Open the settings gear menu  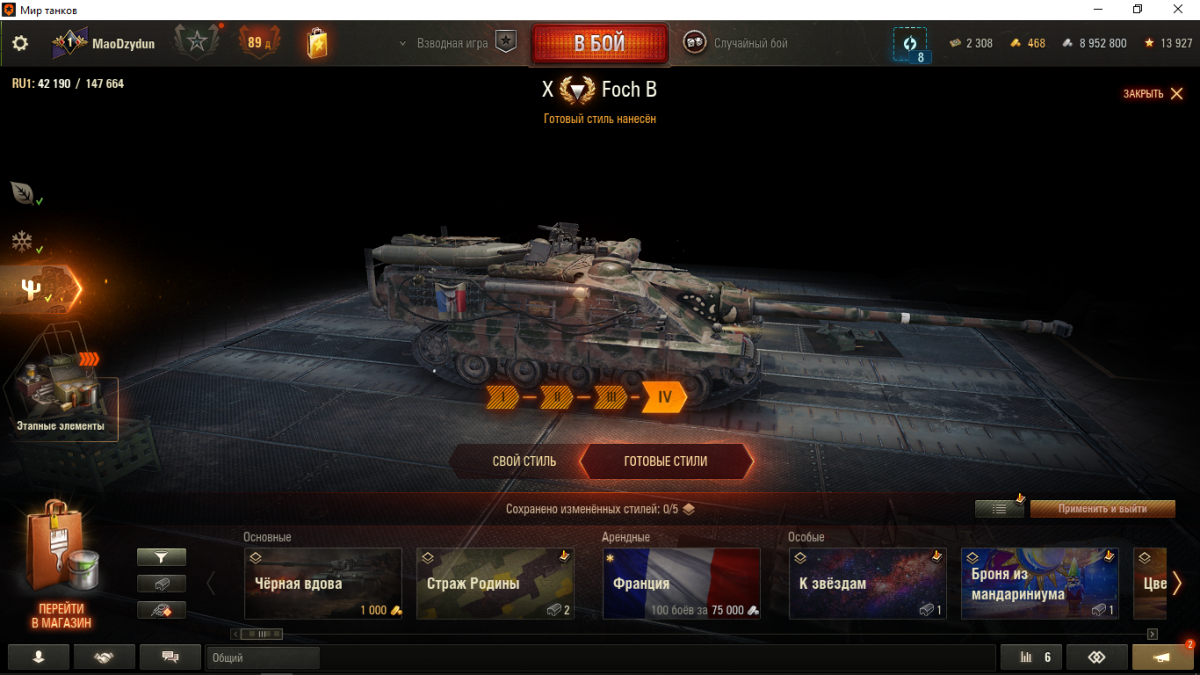click(x=20, y=44)
